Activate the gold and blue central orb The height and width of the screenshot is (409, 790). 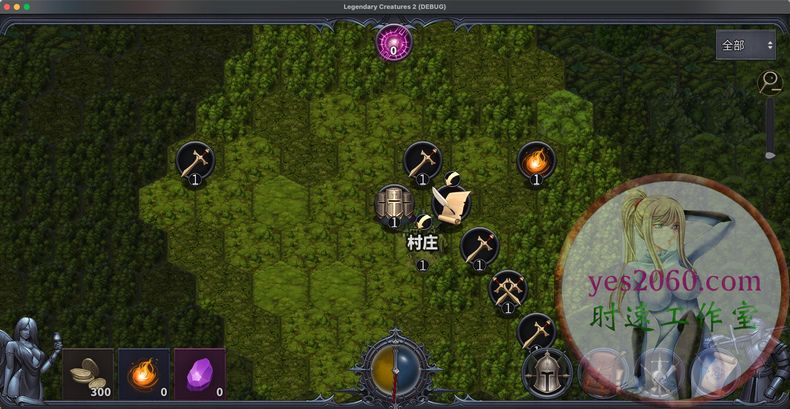tap(393, 371)
